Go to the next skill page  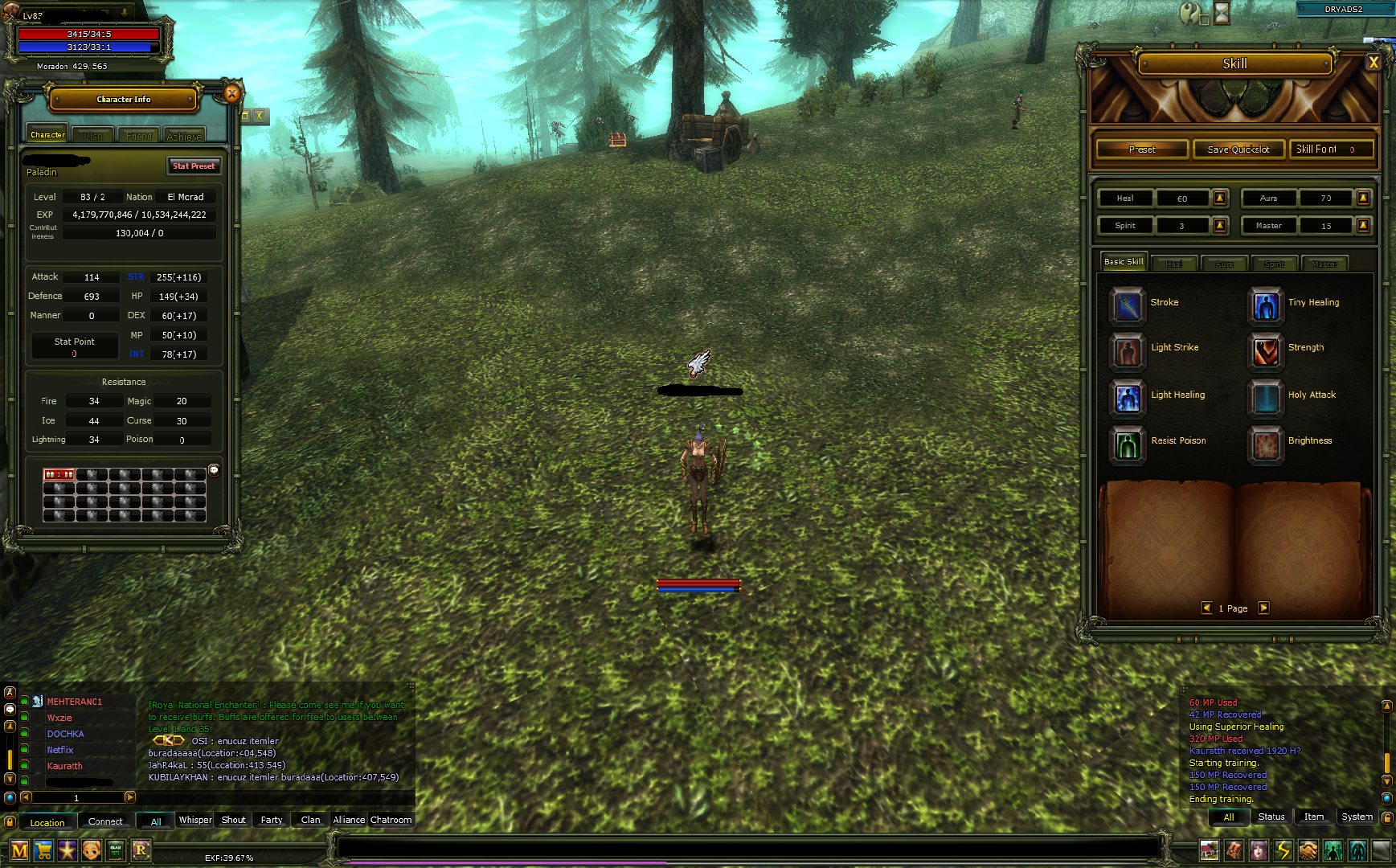click(1263, 608)
